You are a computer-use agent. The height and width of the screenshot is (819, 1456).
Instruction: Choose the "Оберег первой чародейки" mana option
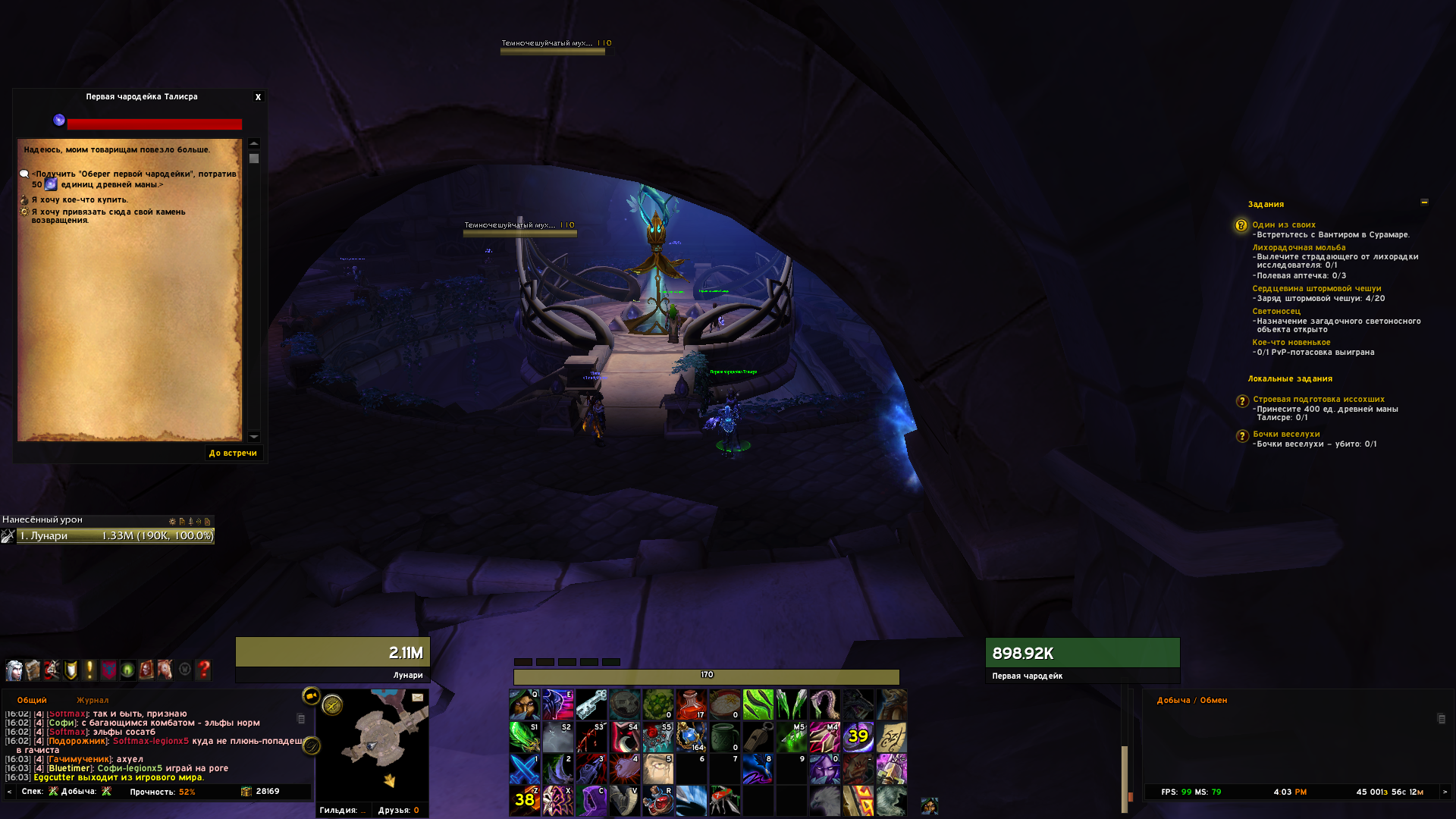tap(133, 179)
